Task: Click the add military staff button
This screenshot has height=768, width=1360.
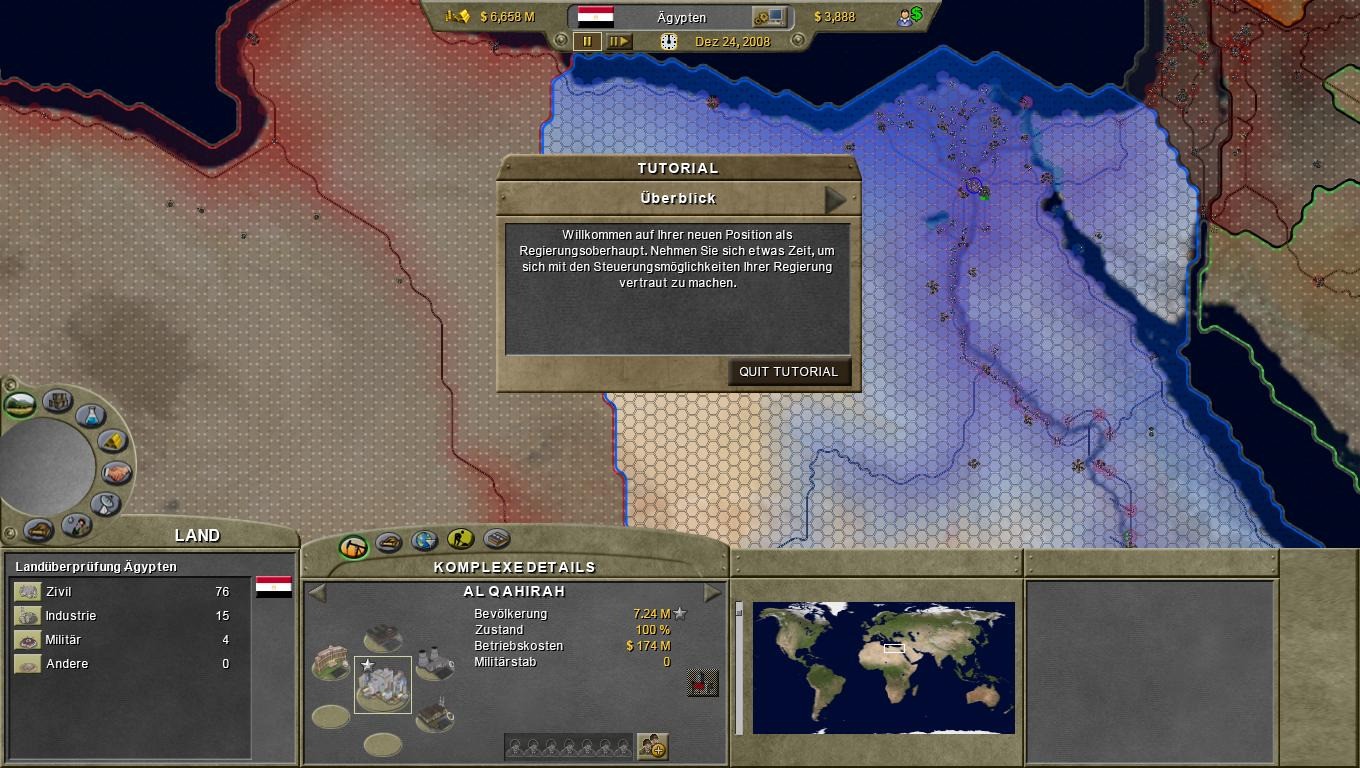Action: tap(653, 746)
